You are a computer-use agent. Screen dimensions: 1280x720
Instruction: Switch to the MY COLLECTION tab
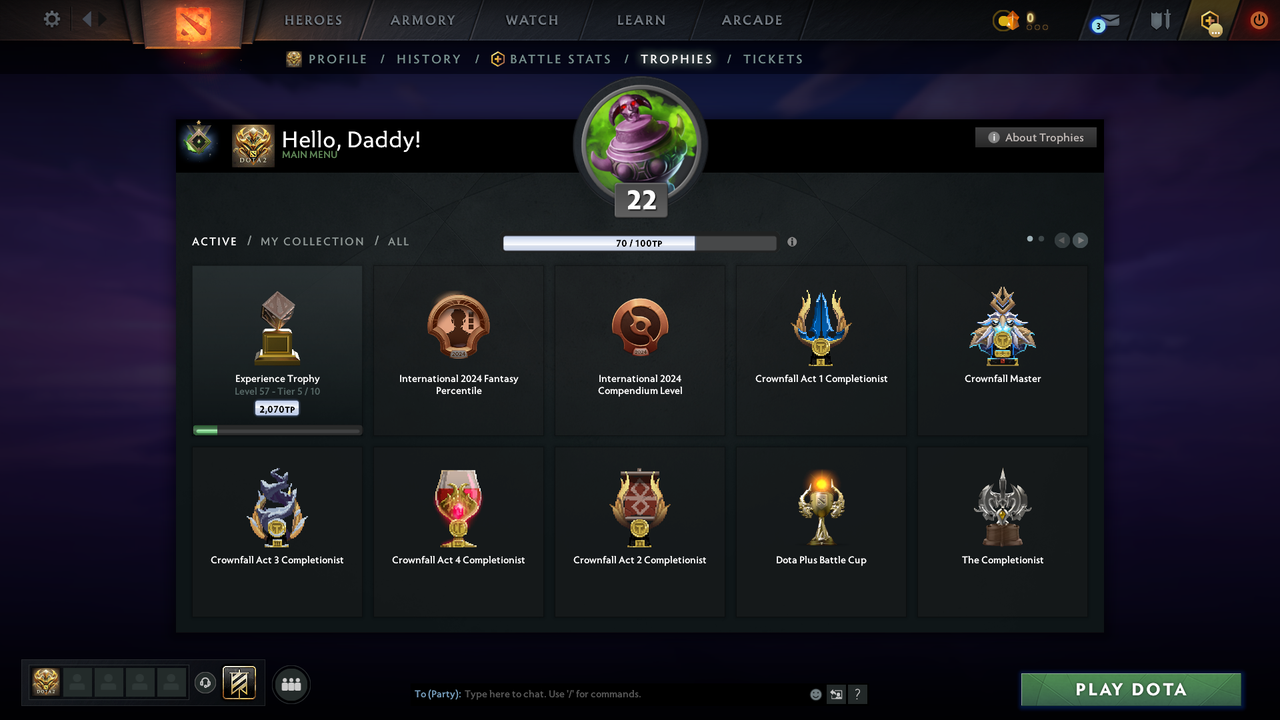pyautogui.click(x=312, y=241)
